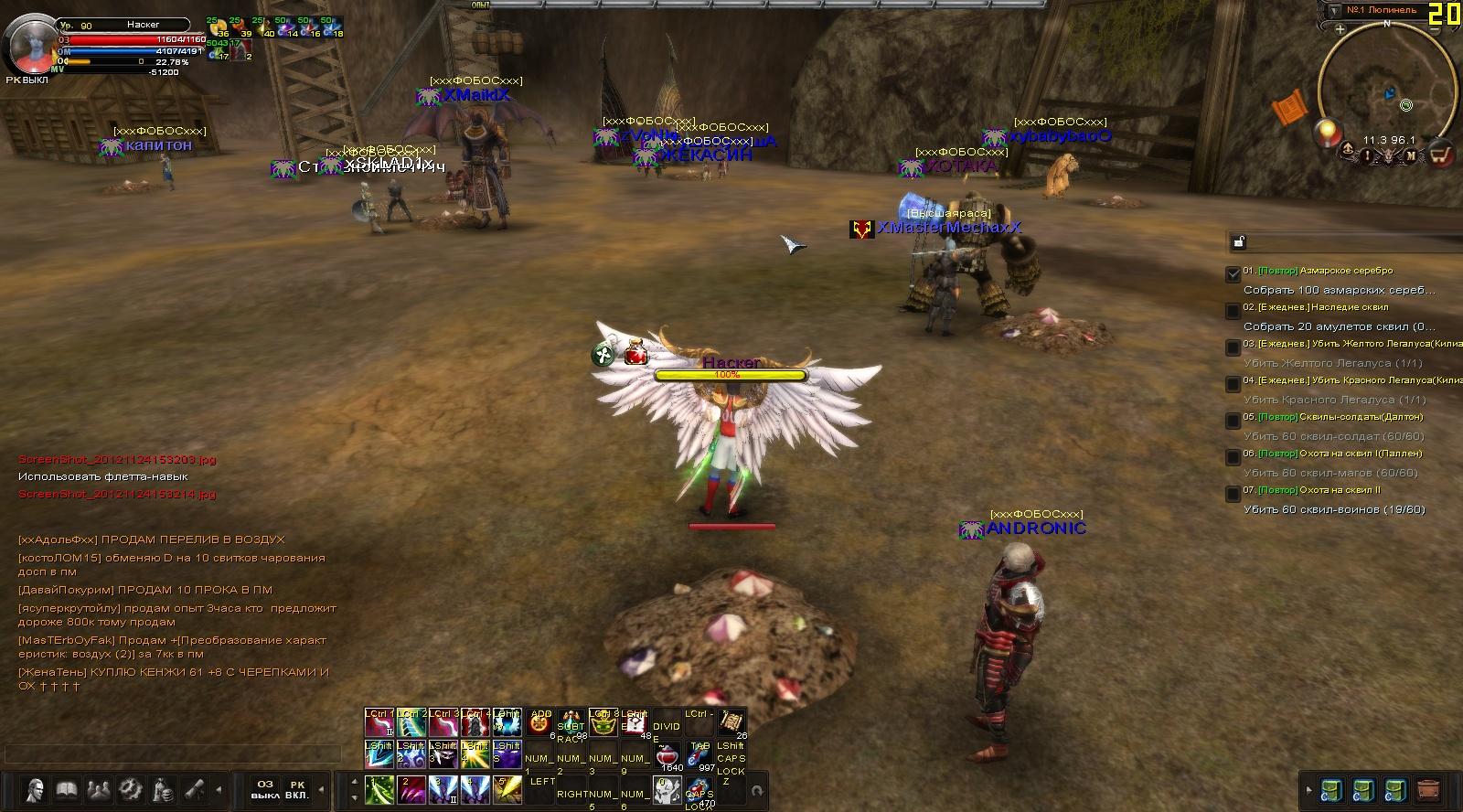Toggle the РК вкл. button

pos(297,789)
